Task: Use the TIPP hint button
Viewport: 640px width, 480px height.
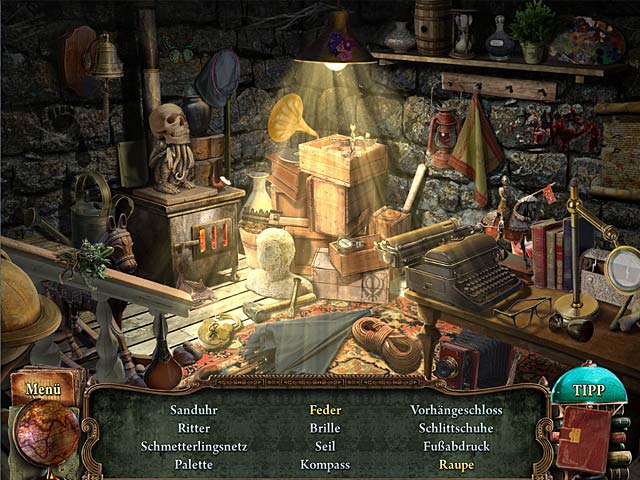Action: [588, 390]
